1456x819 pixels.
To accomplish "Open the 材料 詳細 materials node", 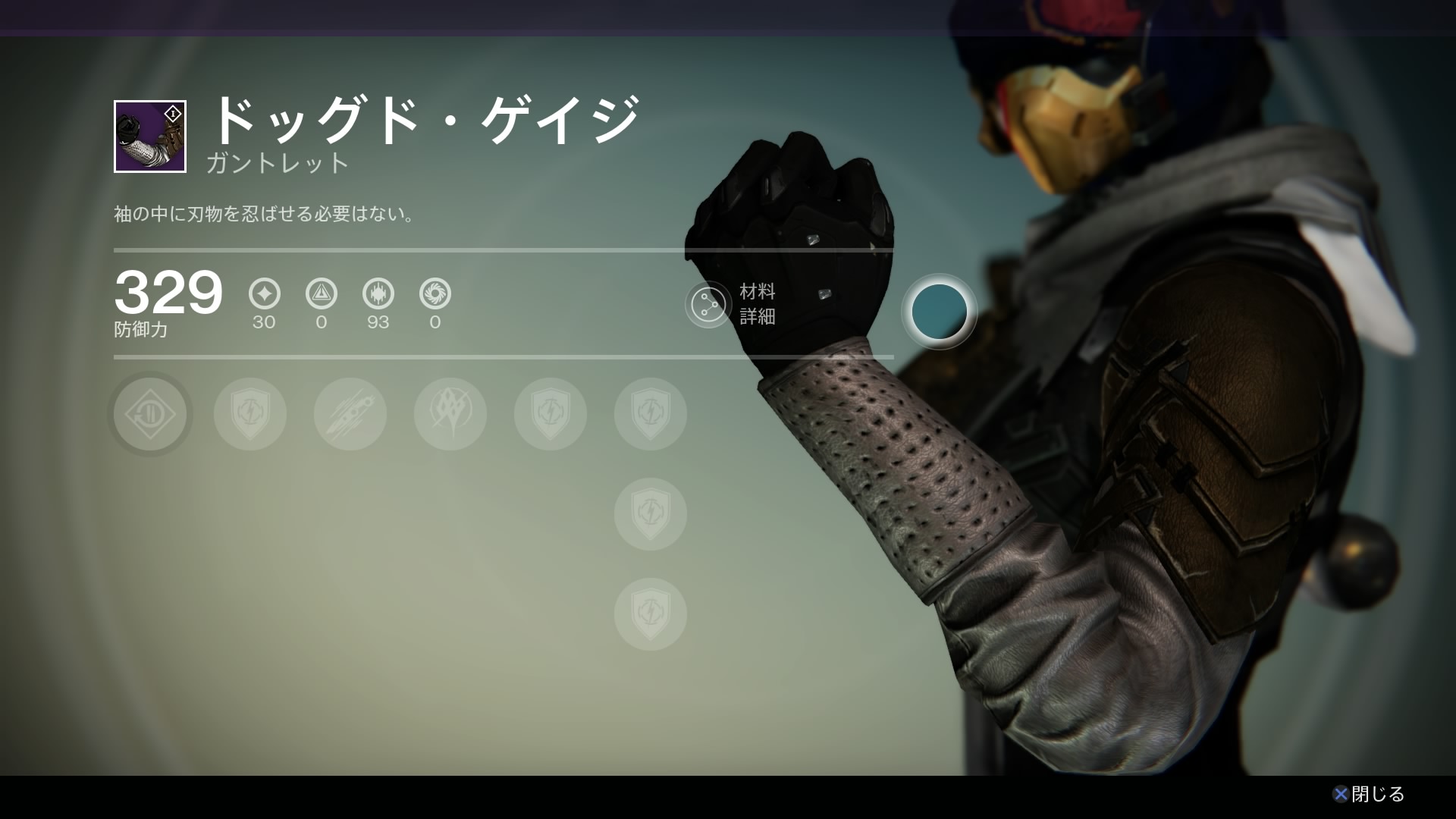I will 709,304.
